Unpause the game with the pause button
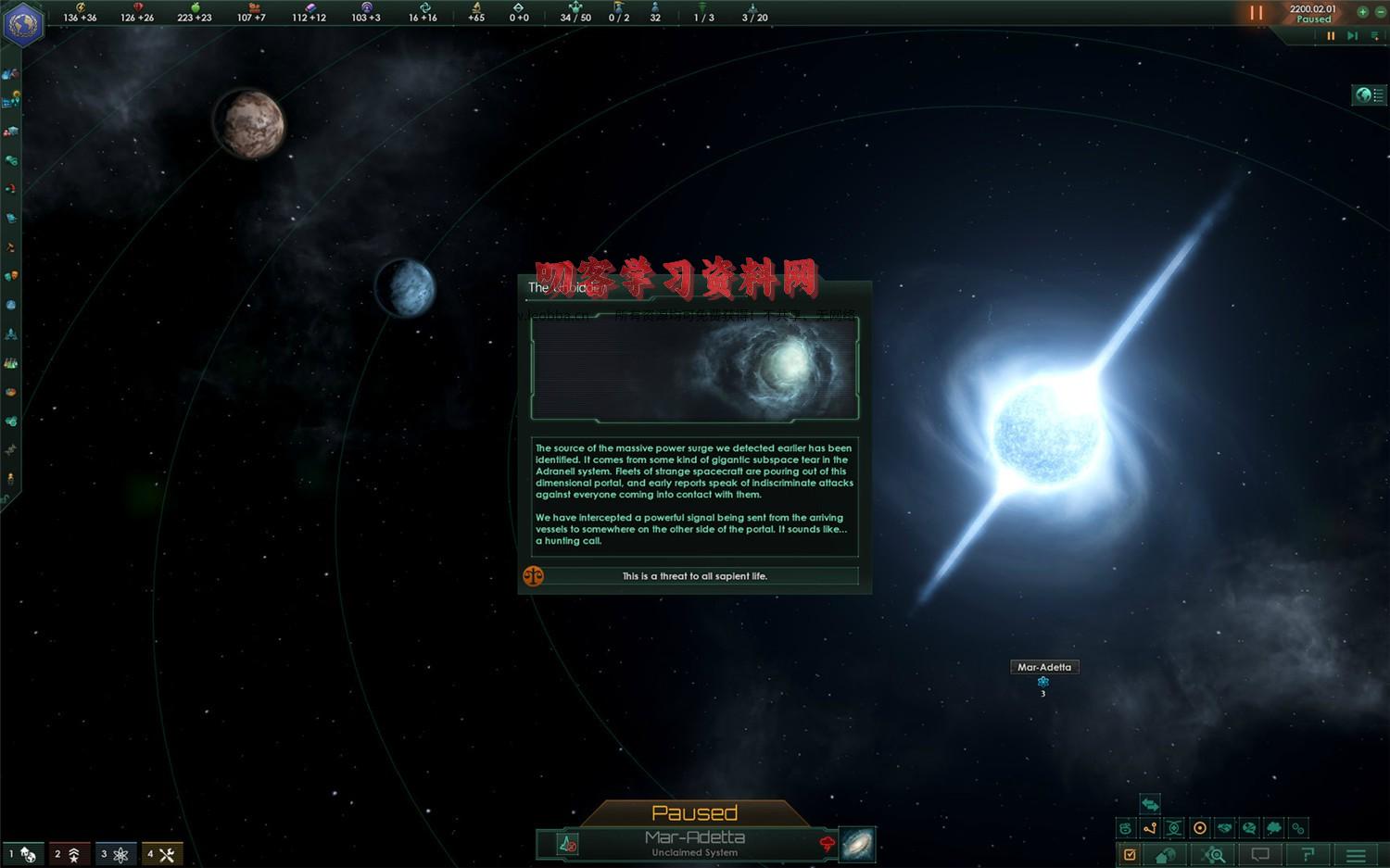The image size is (1390, 868). coord(1257,13)
